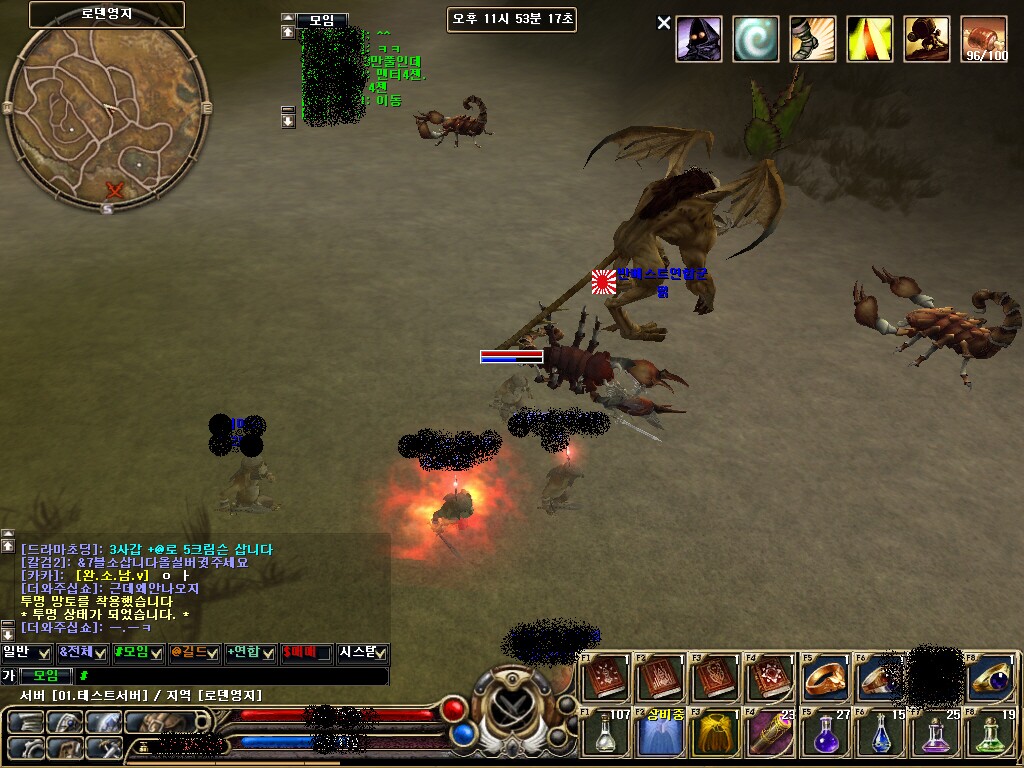This screenshot has height=768, width=1024.
Task: Enable the $매매 trade chat filter
Action: pyautogui.click(x=307, y=653)
